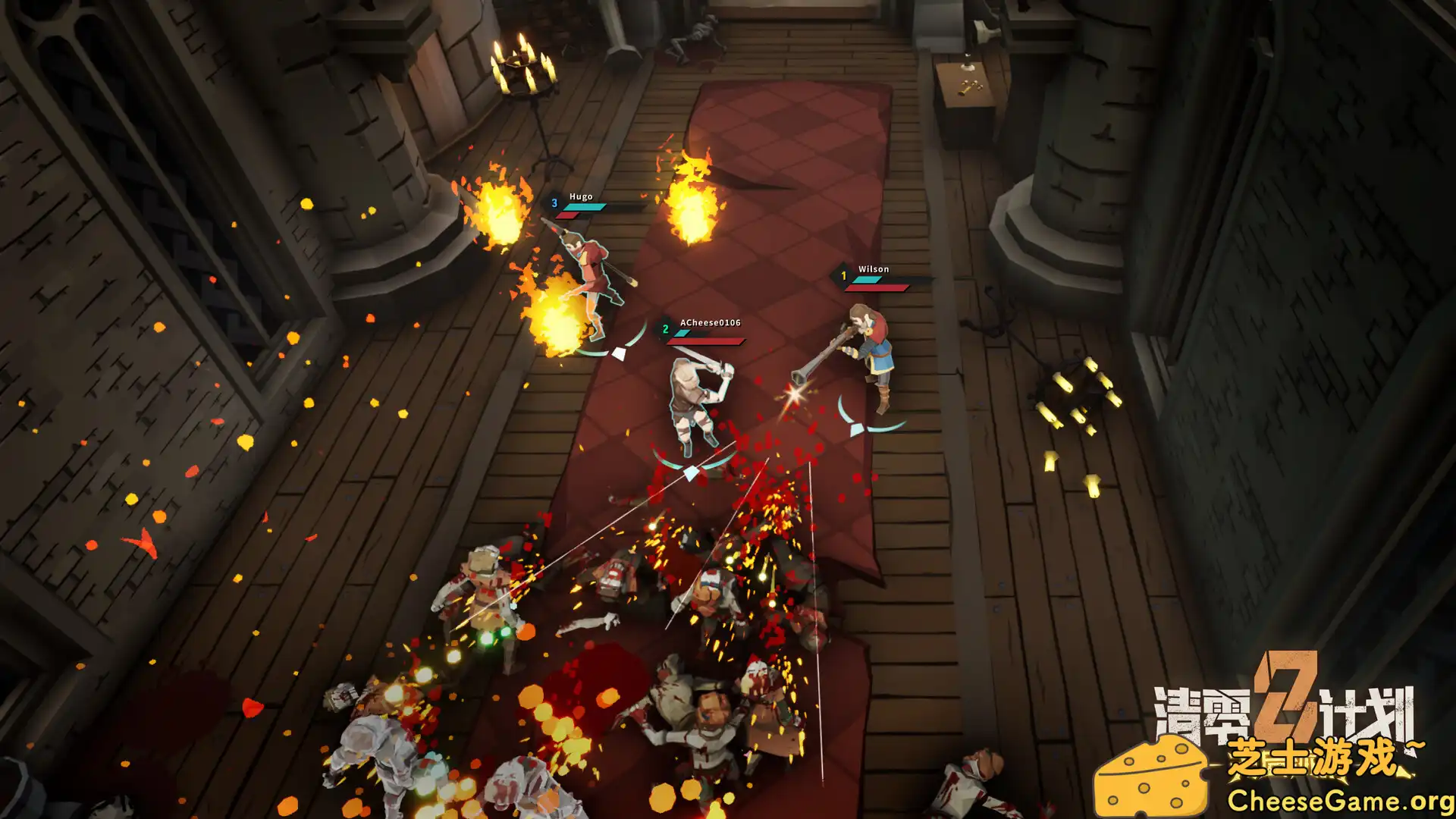Click ACheese0106's level 2 badge icon
1456x819 pixels.
[666, 328]
